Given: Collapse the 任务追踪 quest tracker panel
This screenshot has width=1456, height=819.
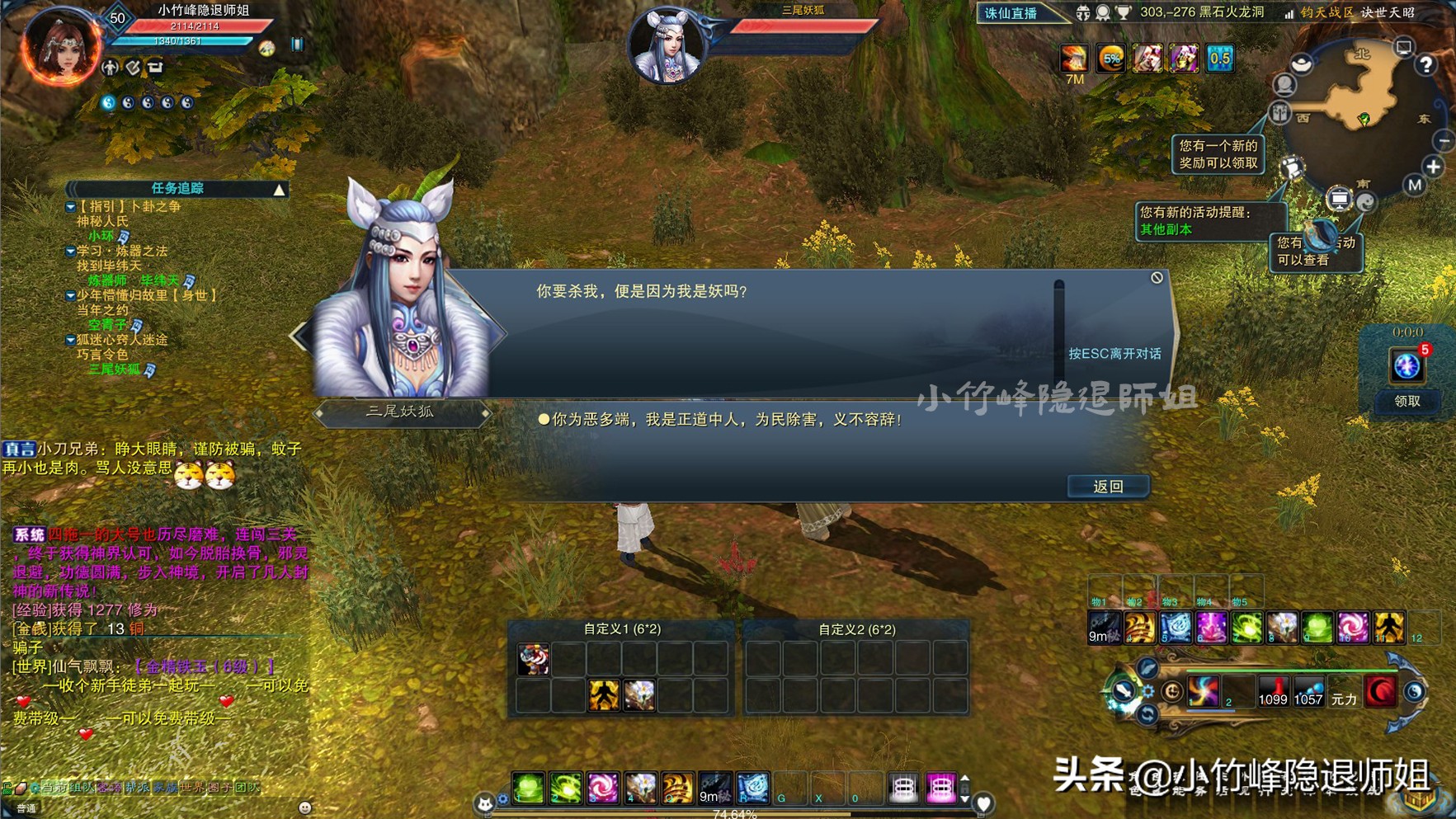Looking at the screenshot, I should coord(278,188).
